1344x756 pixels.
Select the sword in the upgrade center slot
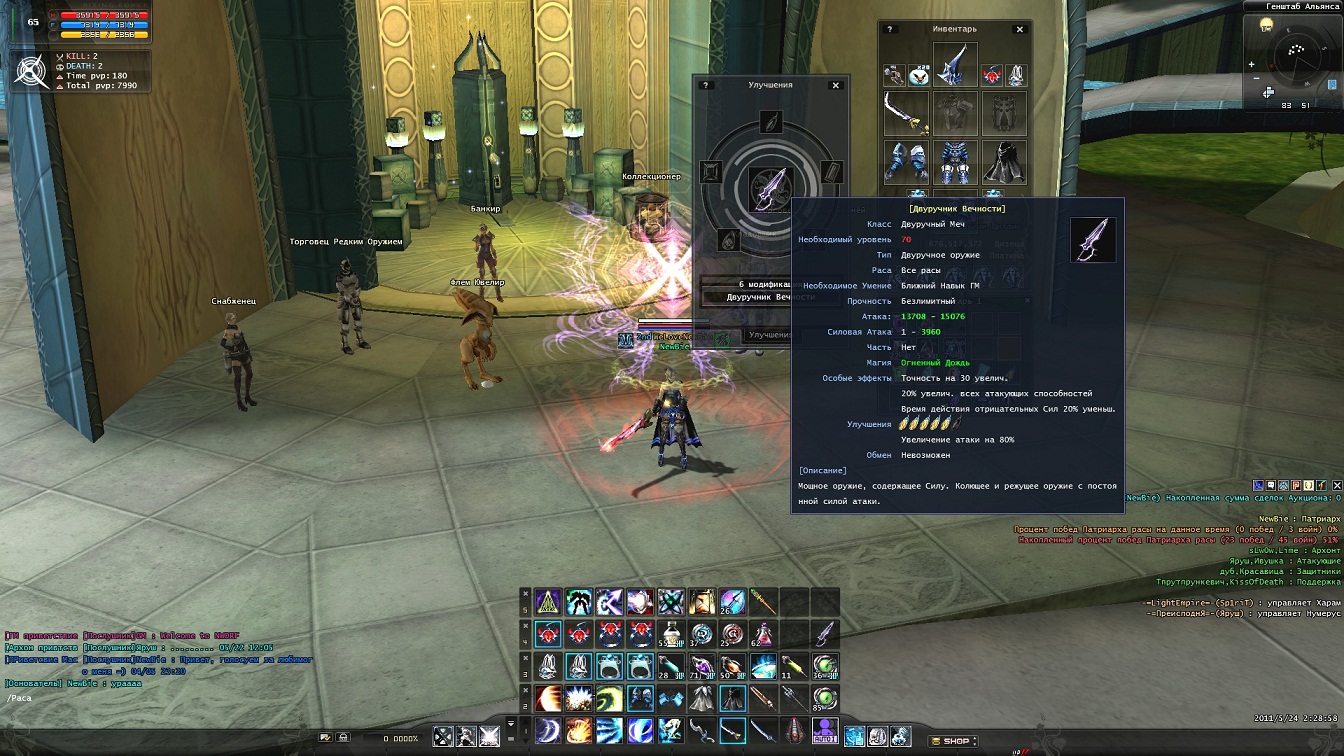tap(770, 189)
